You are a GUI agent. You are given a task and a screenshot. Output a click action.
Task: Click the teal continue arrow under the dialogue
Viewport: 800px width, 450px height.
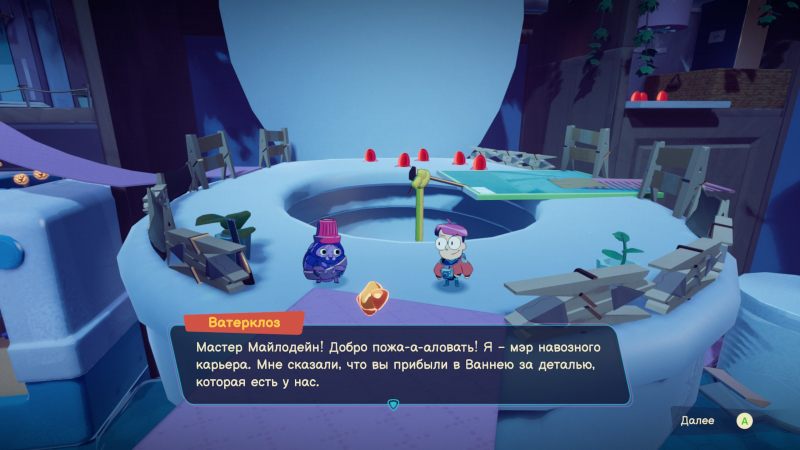[x=393, y=404]
